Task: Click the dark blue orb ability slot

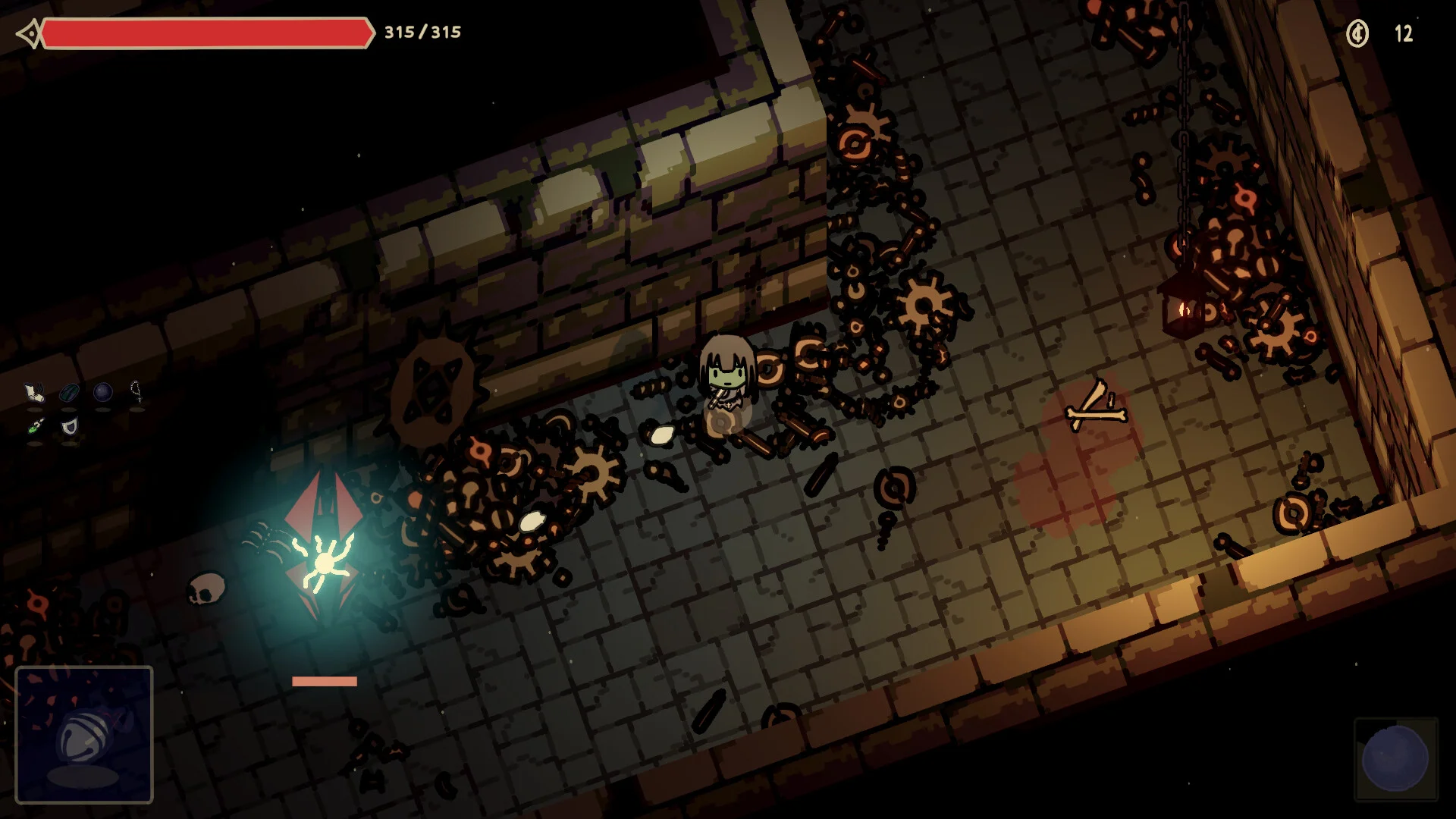Action: click(x=1395, y=758)
